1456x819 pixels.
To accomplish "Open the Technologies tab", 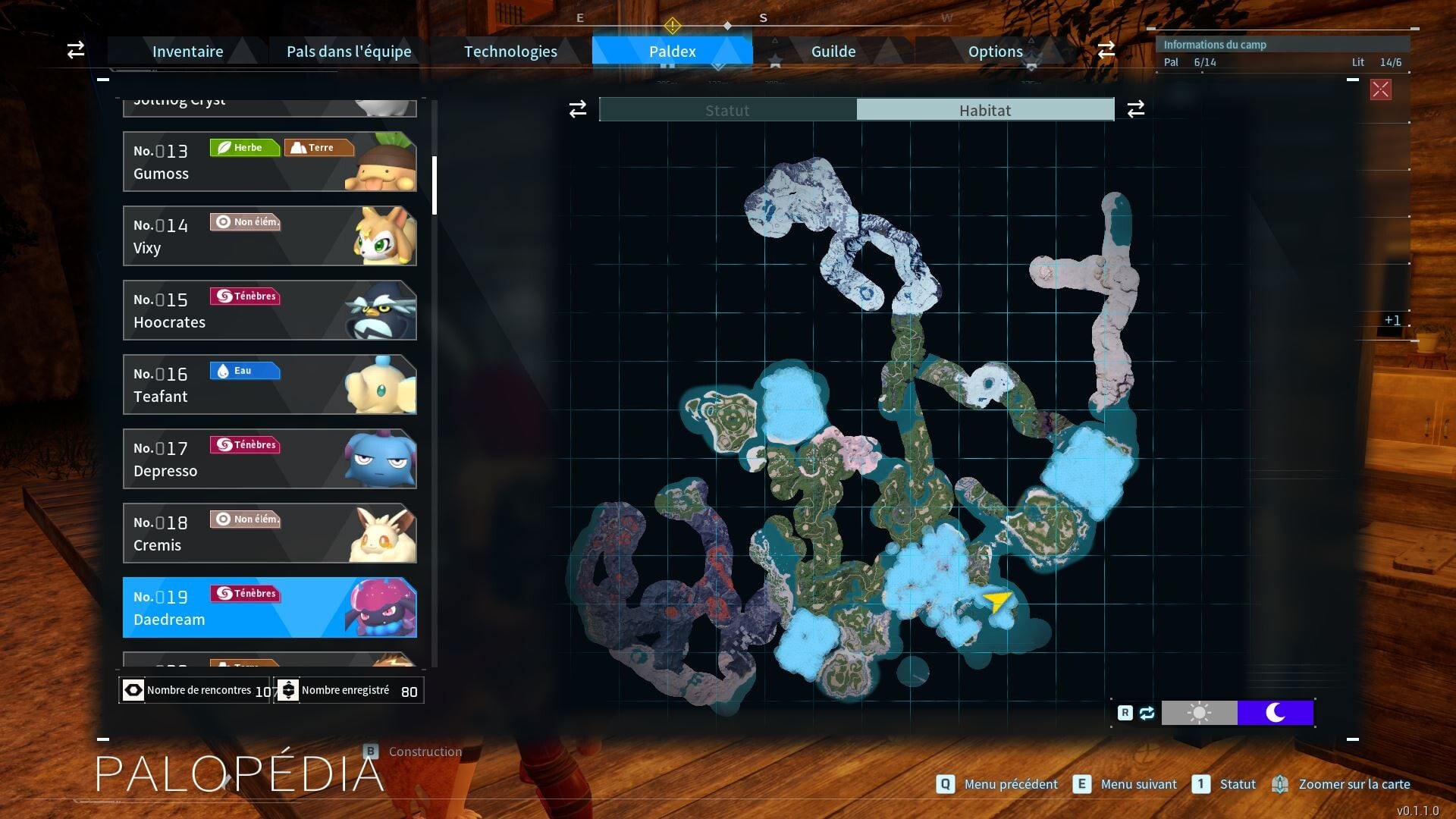I will (510, 52).
